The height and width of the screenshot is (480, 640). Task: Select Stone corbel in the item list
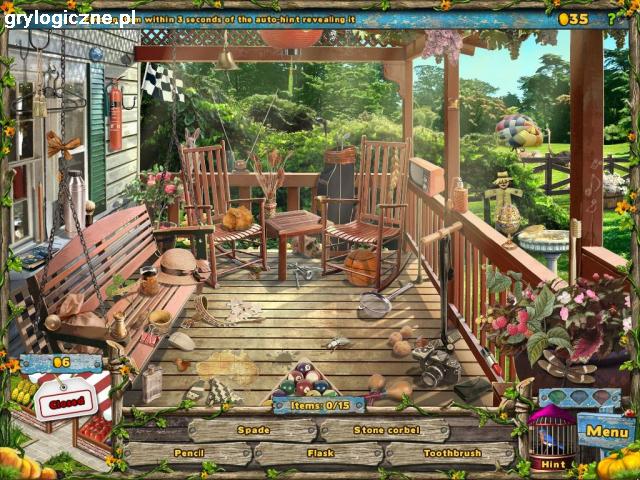[x=387, y=430]
